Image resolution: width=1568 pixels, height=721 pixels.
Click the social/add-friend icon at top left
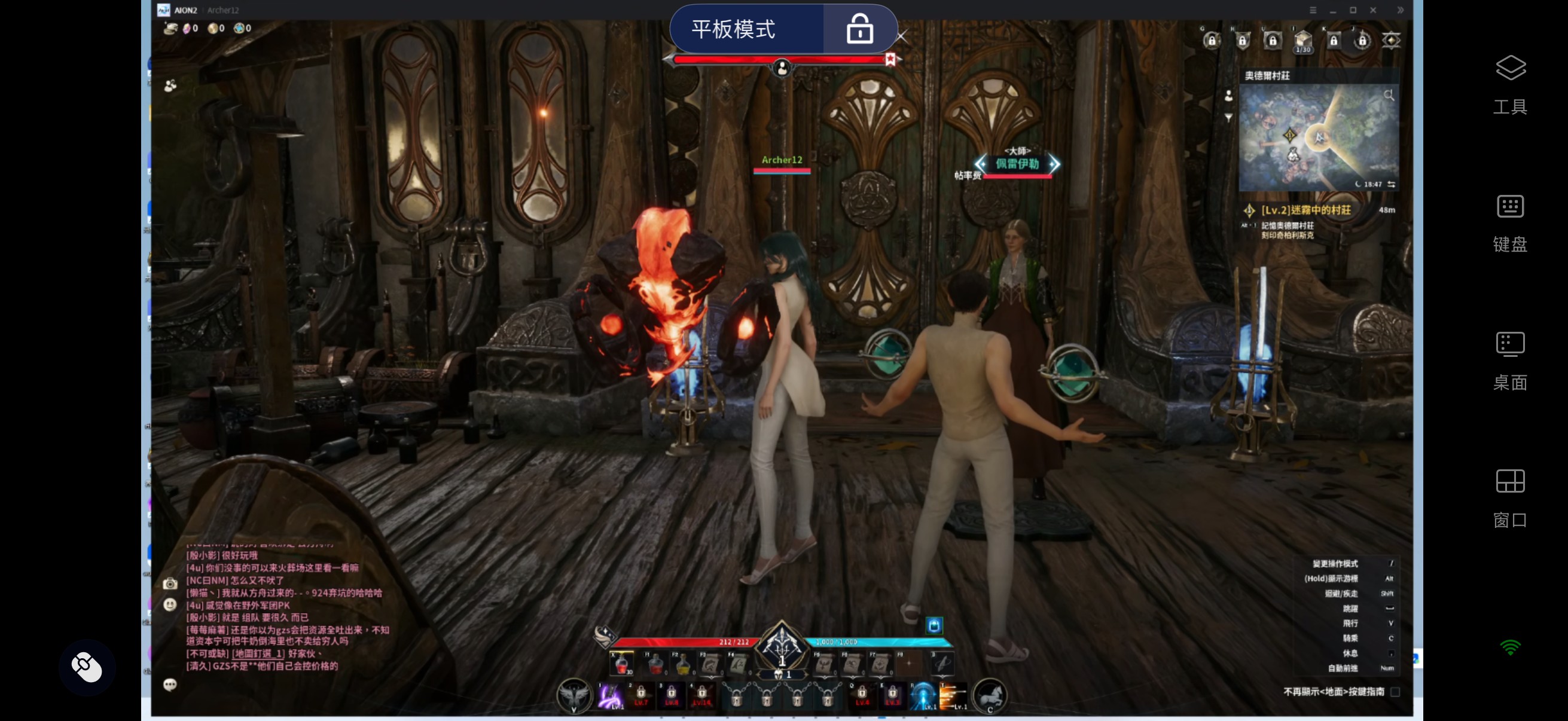point(169,85)
